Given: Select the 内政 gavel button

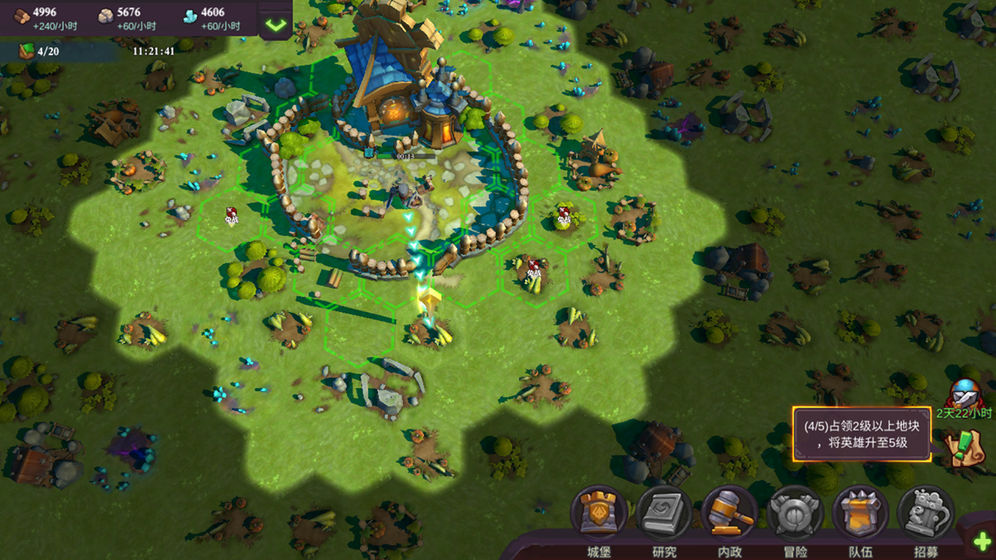Looking at the screenshot, I should tap(730, 513).
